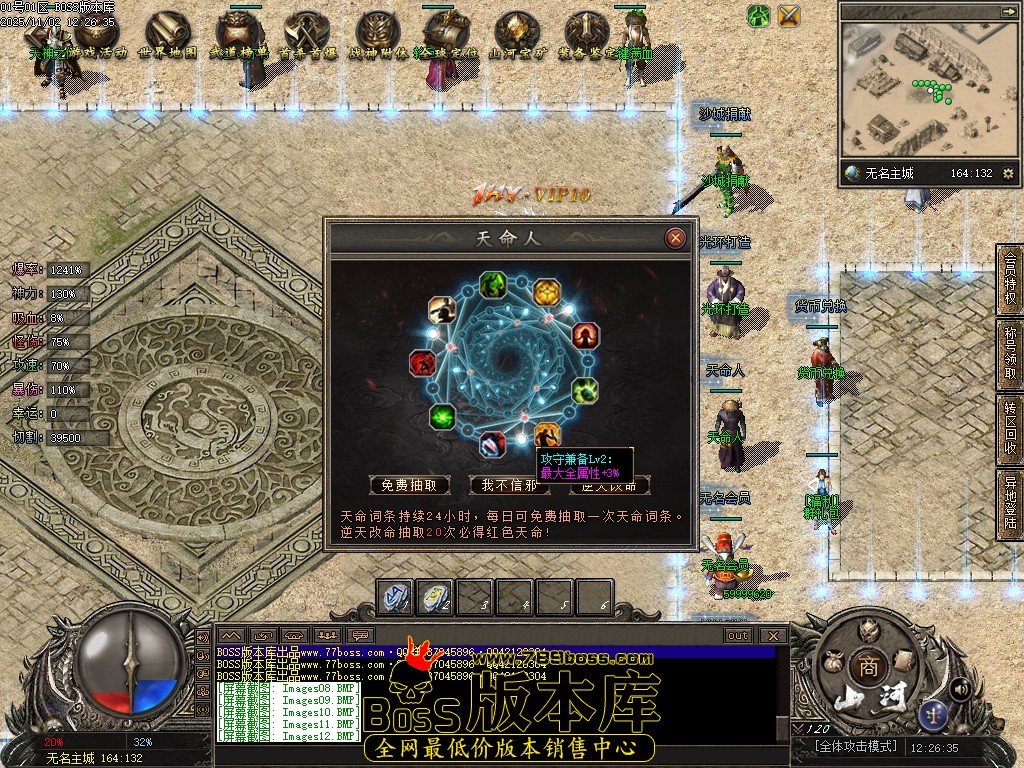Activate the 战神附体 icon

click(376, 36)
